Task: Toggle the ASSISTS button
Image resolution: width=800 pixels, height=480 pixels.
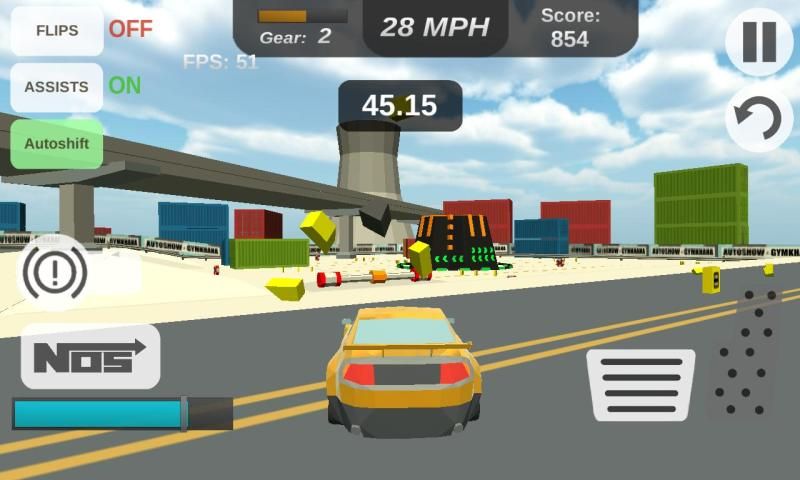Action: pos(57,87)
